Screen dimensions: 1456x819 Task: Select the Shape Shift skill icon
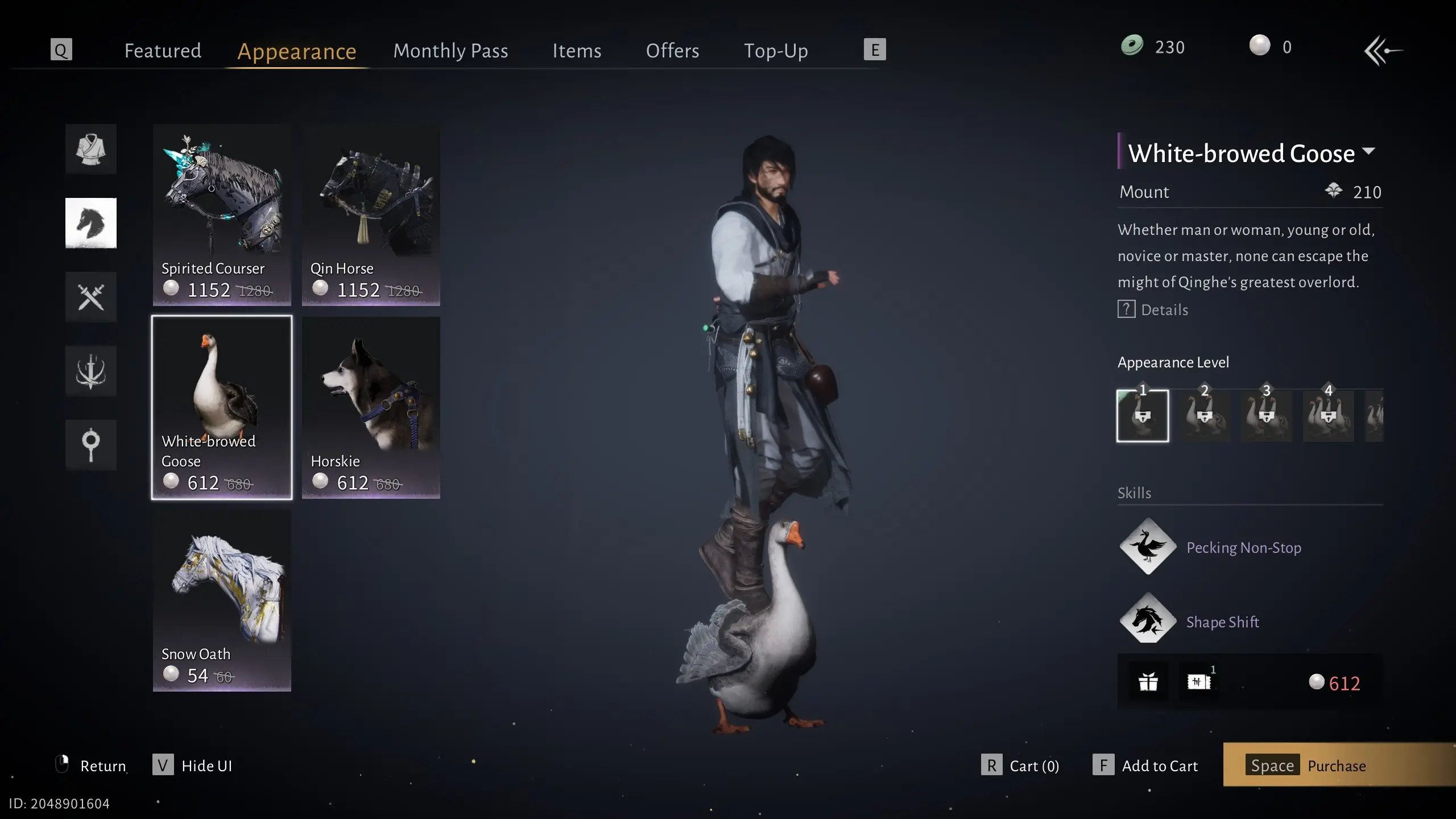1148,621
